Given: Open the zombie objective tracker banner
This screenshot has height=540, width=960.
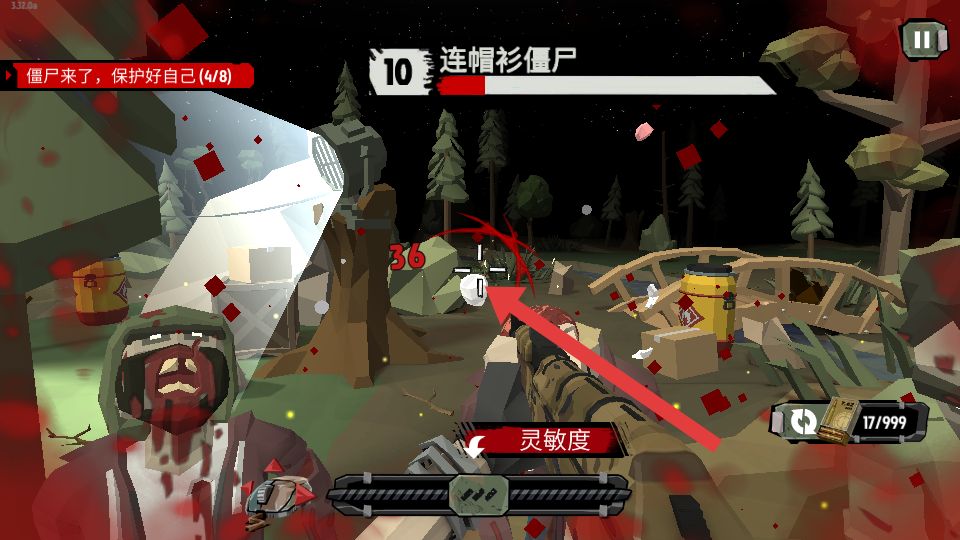Looking at the screenshot, I should (x=130, y=76).
